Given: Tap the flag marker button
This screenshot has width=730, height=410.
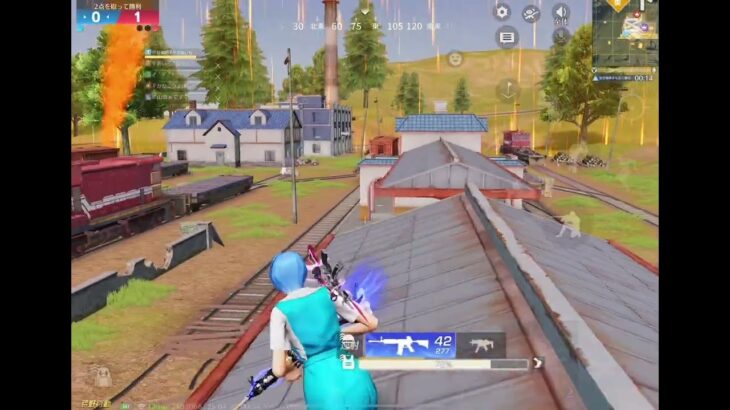Looking at the screenshot, I should click(508, 89).
